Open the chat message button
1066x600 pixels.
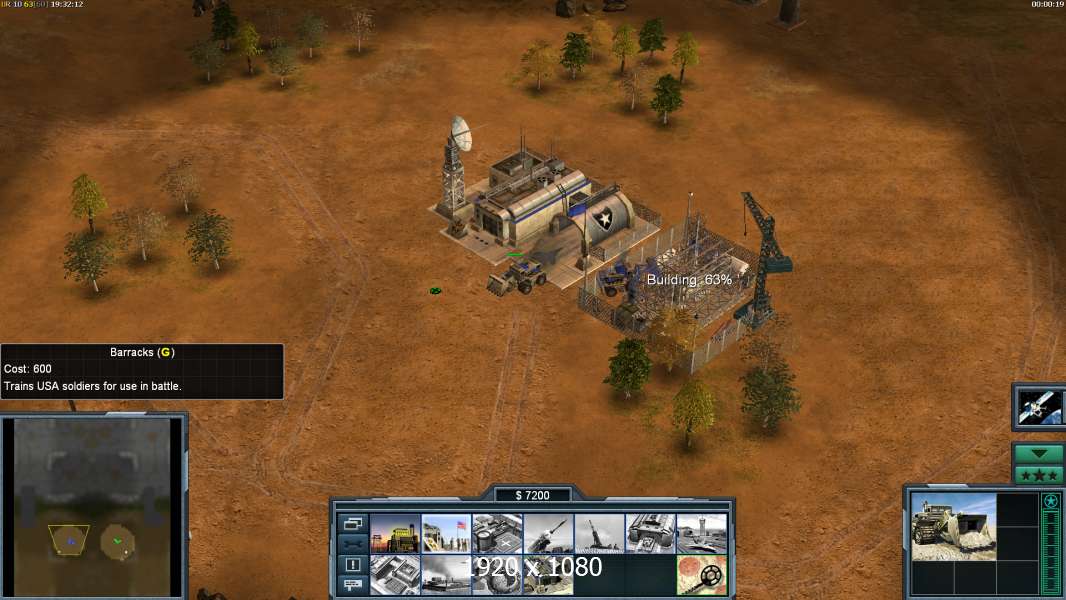click(x=352, y=584)
